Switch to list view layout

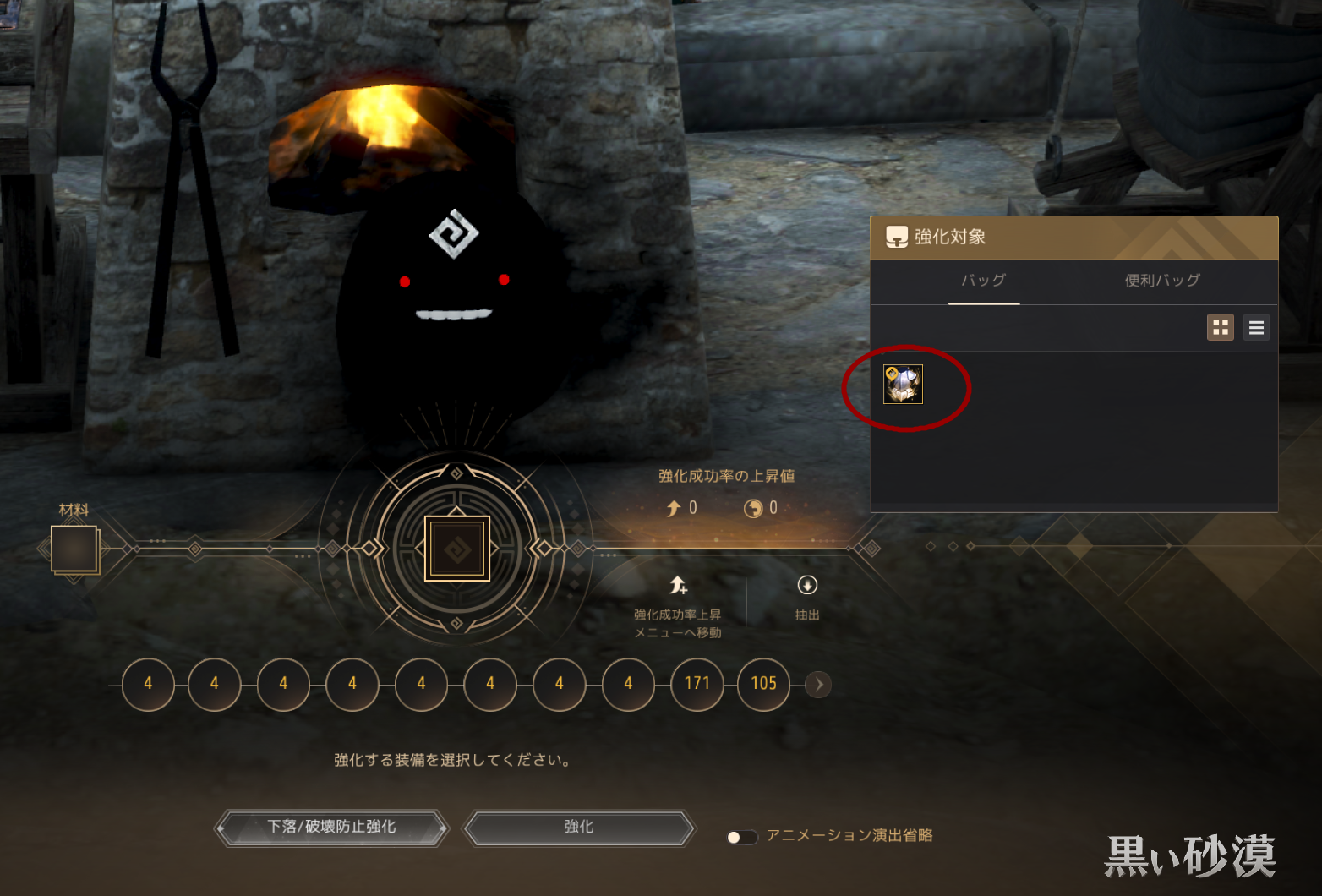pyautogui.click(x=1257, y=327)
